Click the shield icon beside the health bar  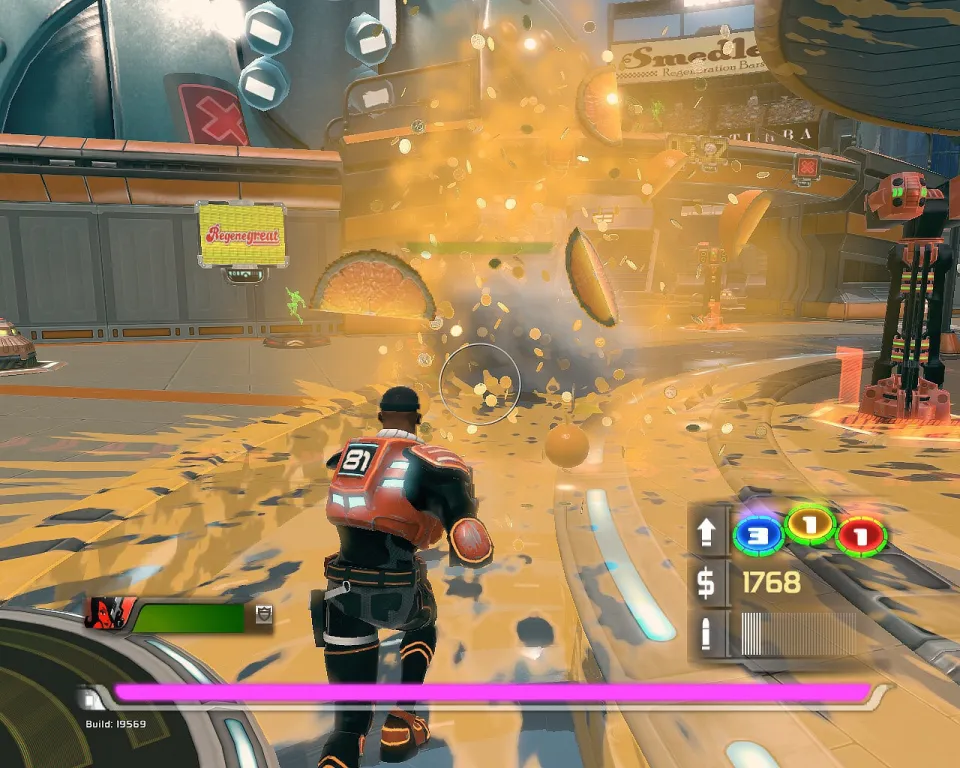pyautogui.click(x=263, y=615)
